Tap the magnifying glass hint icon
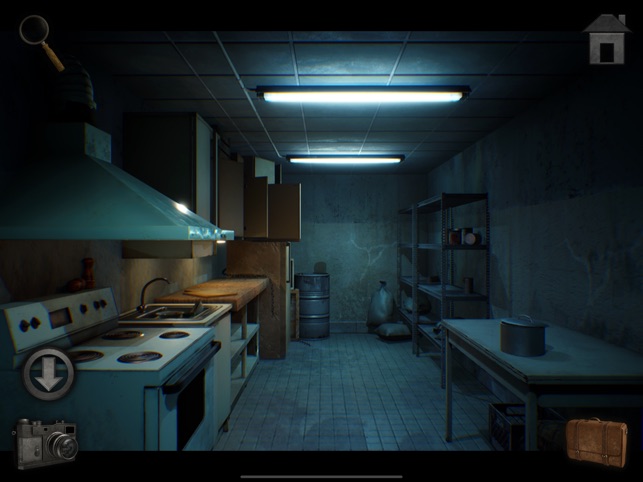 [x=38, y=36]
